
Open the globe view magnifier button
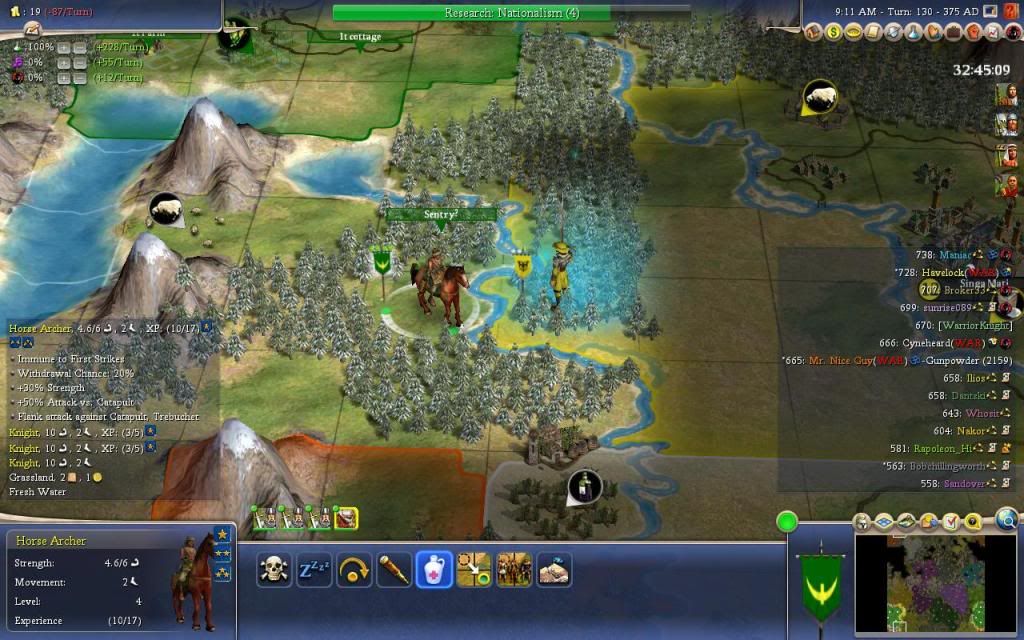[x=1007, y=518]
